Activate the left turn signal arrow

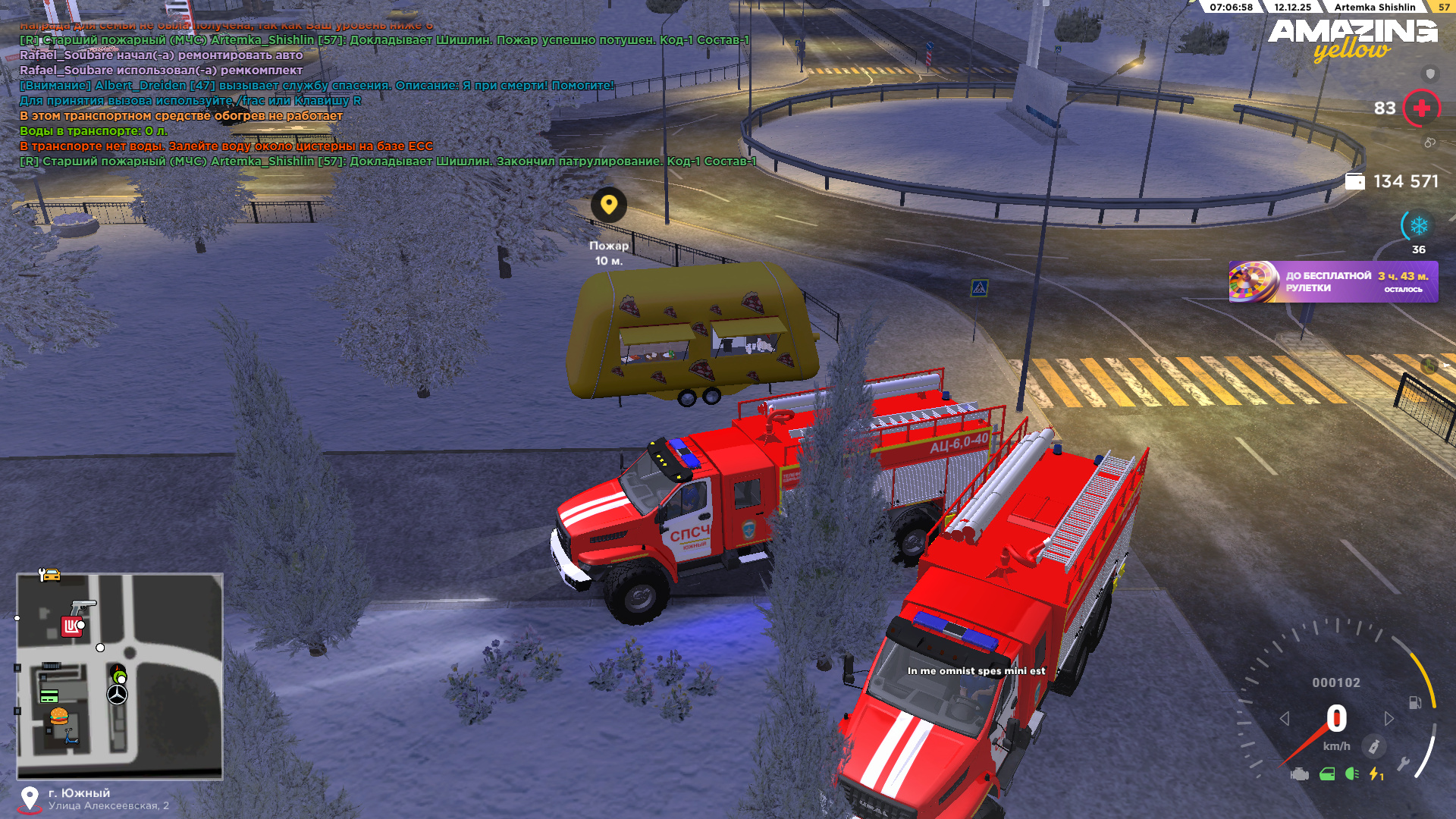point(1284,718)
